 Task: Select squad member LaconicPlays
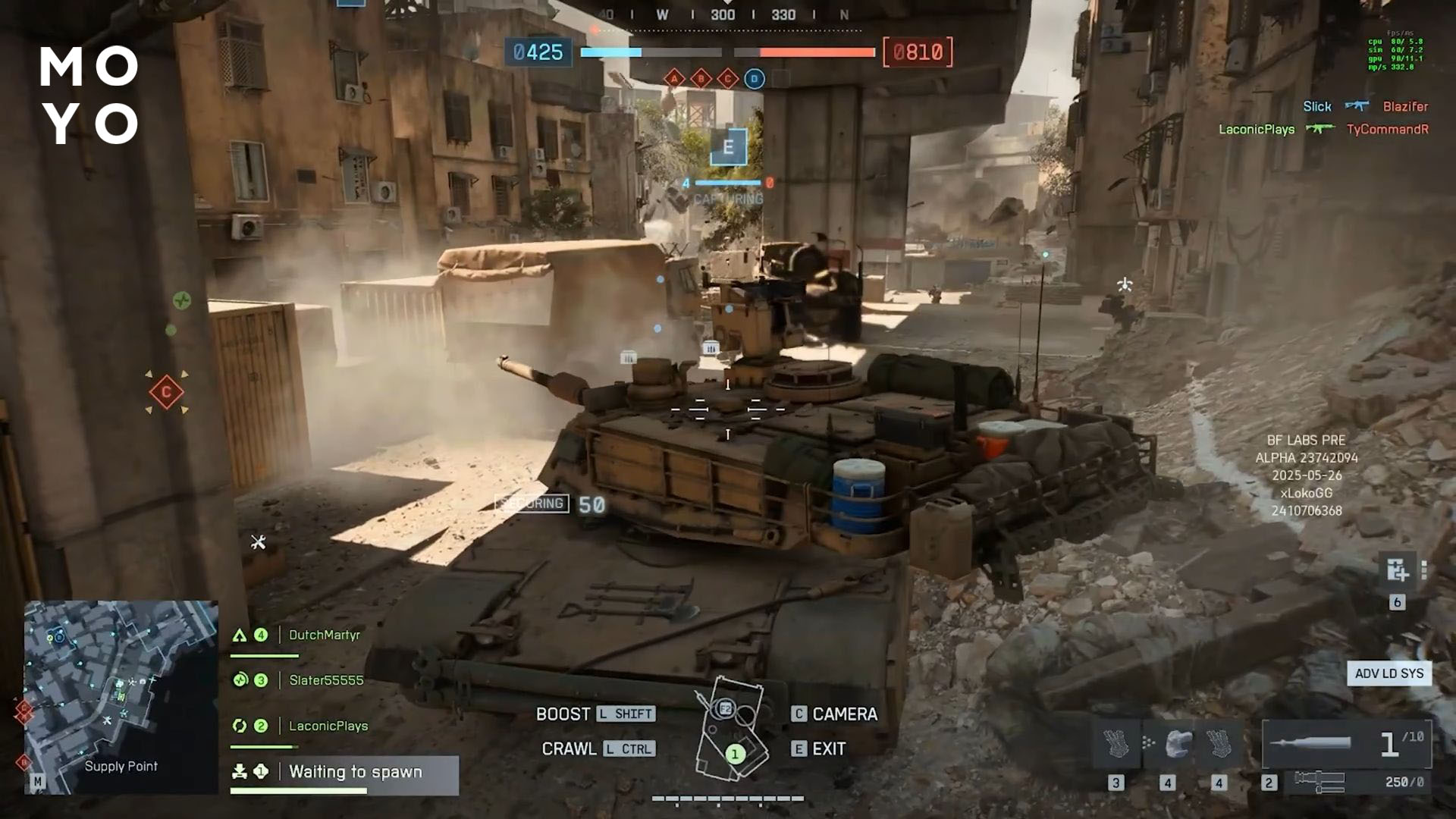(x=328, y=726)
